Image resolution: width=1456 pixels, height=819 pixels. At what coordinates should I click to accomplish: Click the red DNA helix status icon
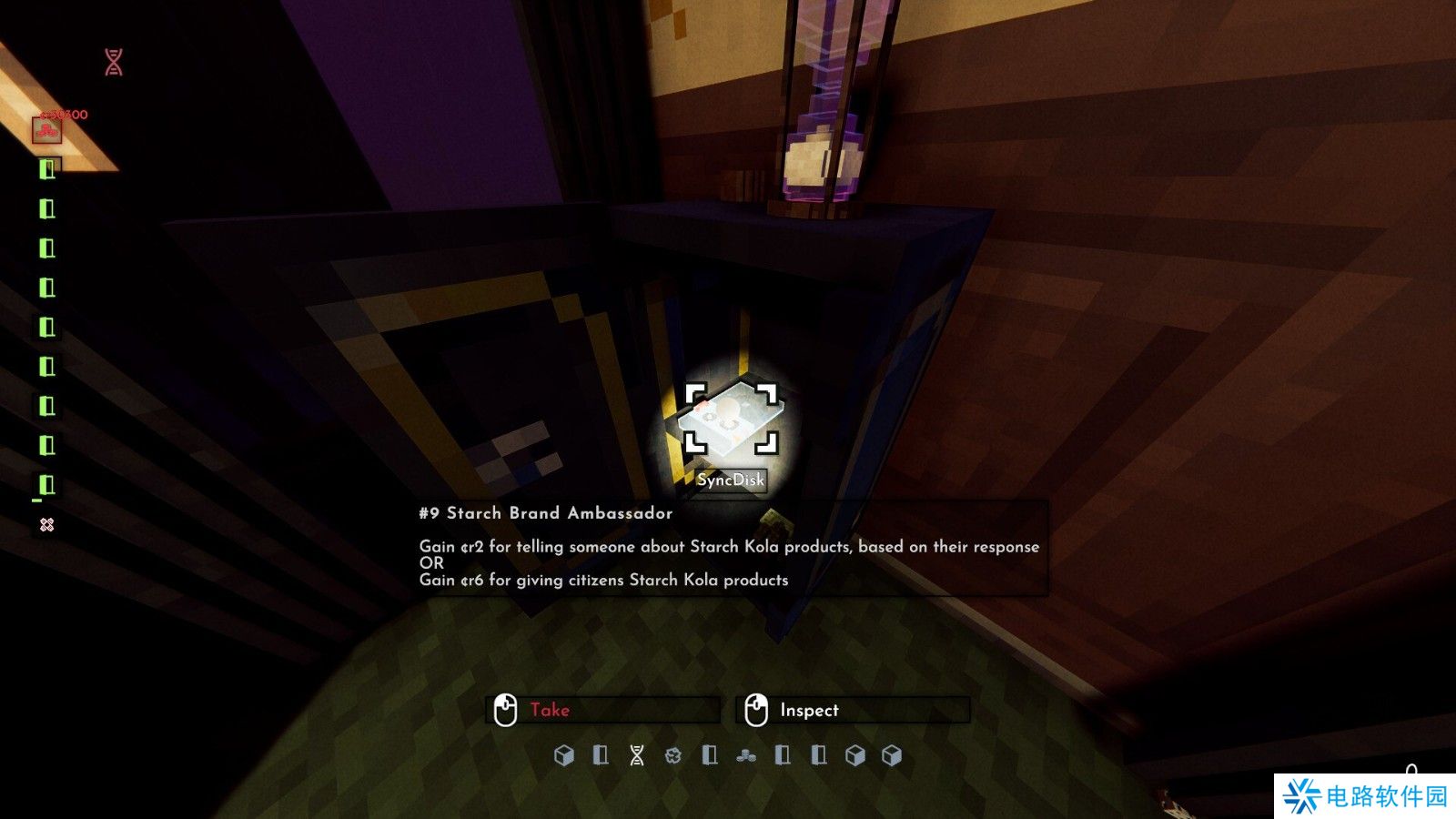click(x=114, y=63)
